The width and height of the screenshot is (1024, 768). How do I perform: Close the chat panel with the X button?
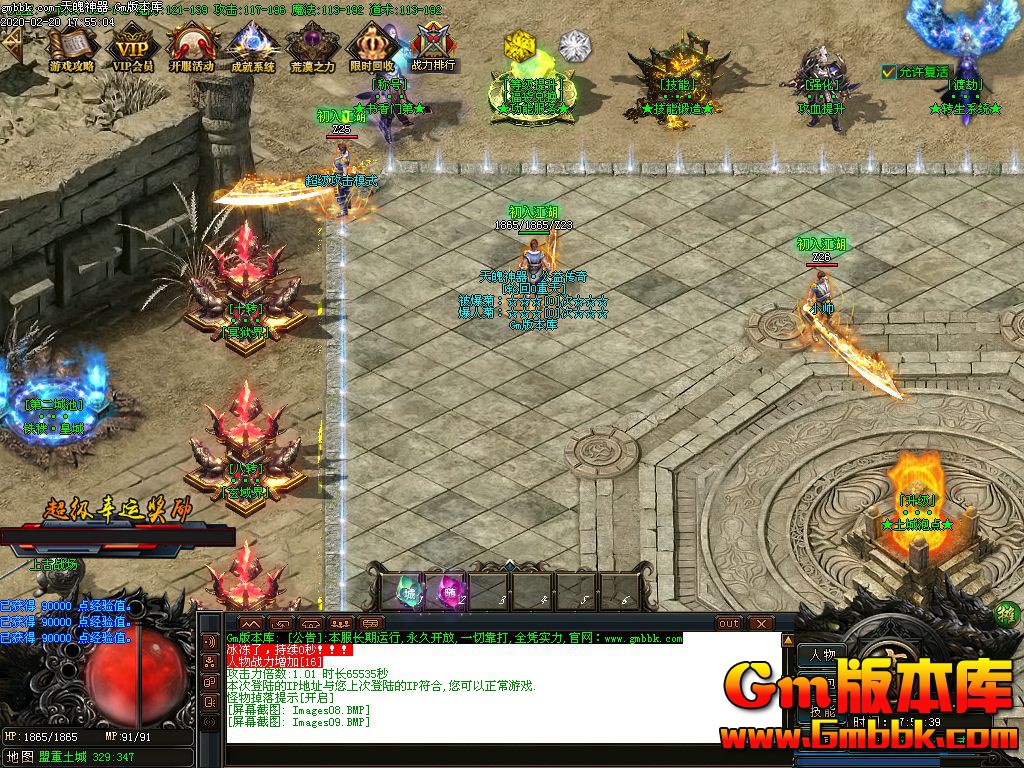(763, 624)
